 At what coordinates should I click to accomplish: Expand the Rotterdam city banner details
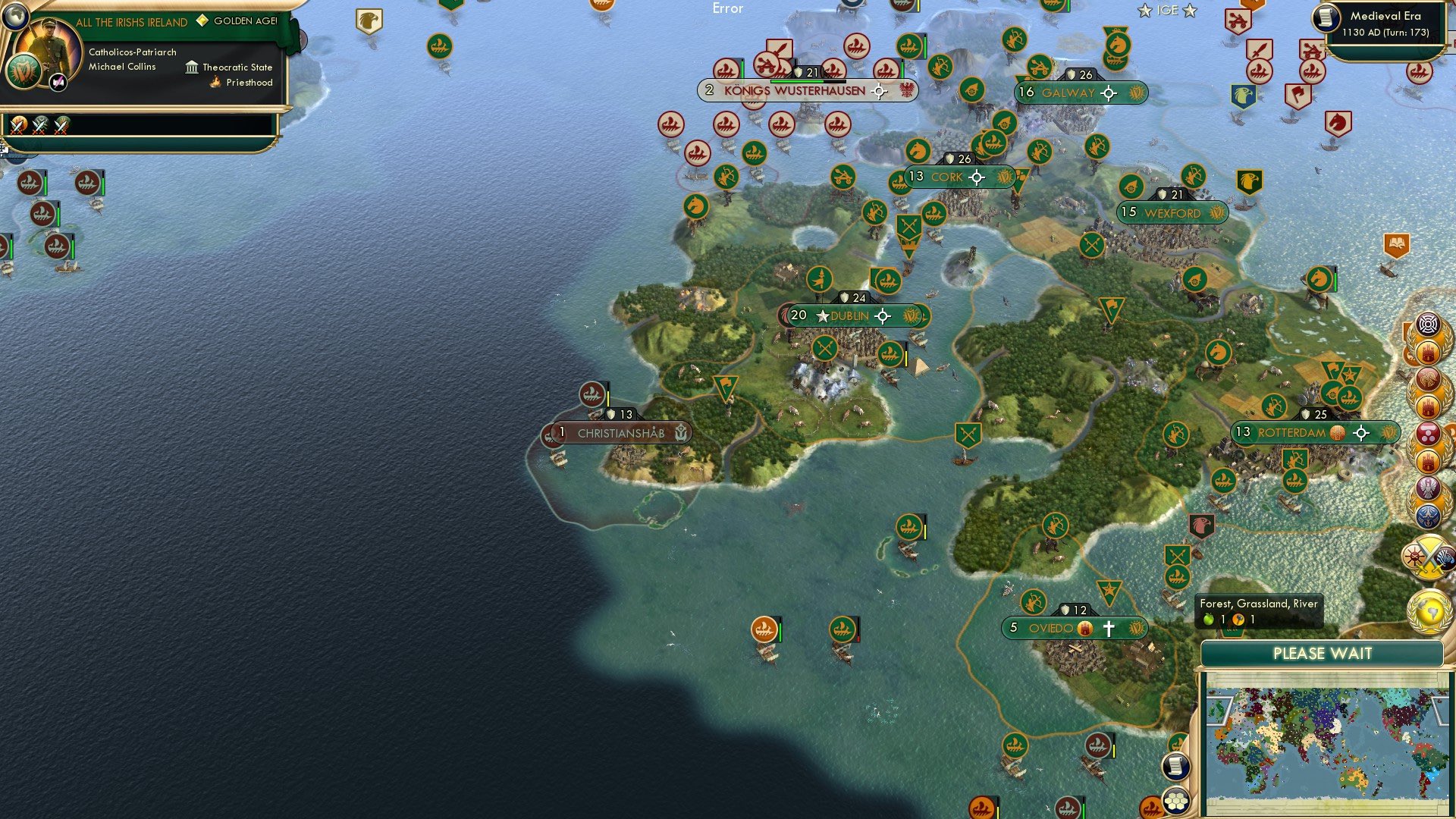coord(1316,434)
